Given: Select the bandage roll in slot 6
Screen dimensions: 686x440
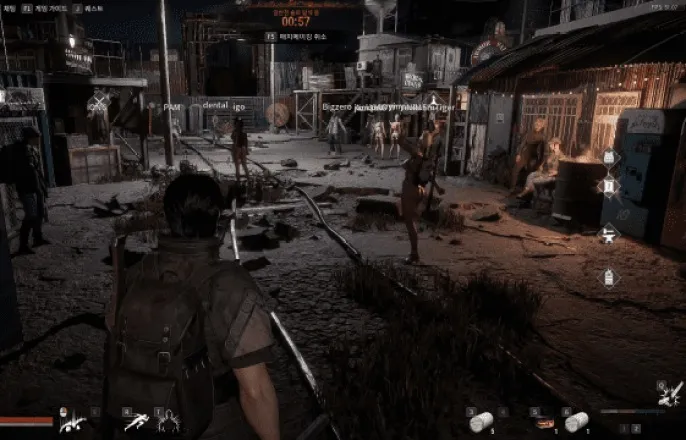Looking at the screenshot, I should point(575,422).
